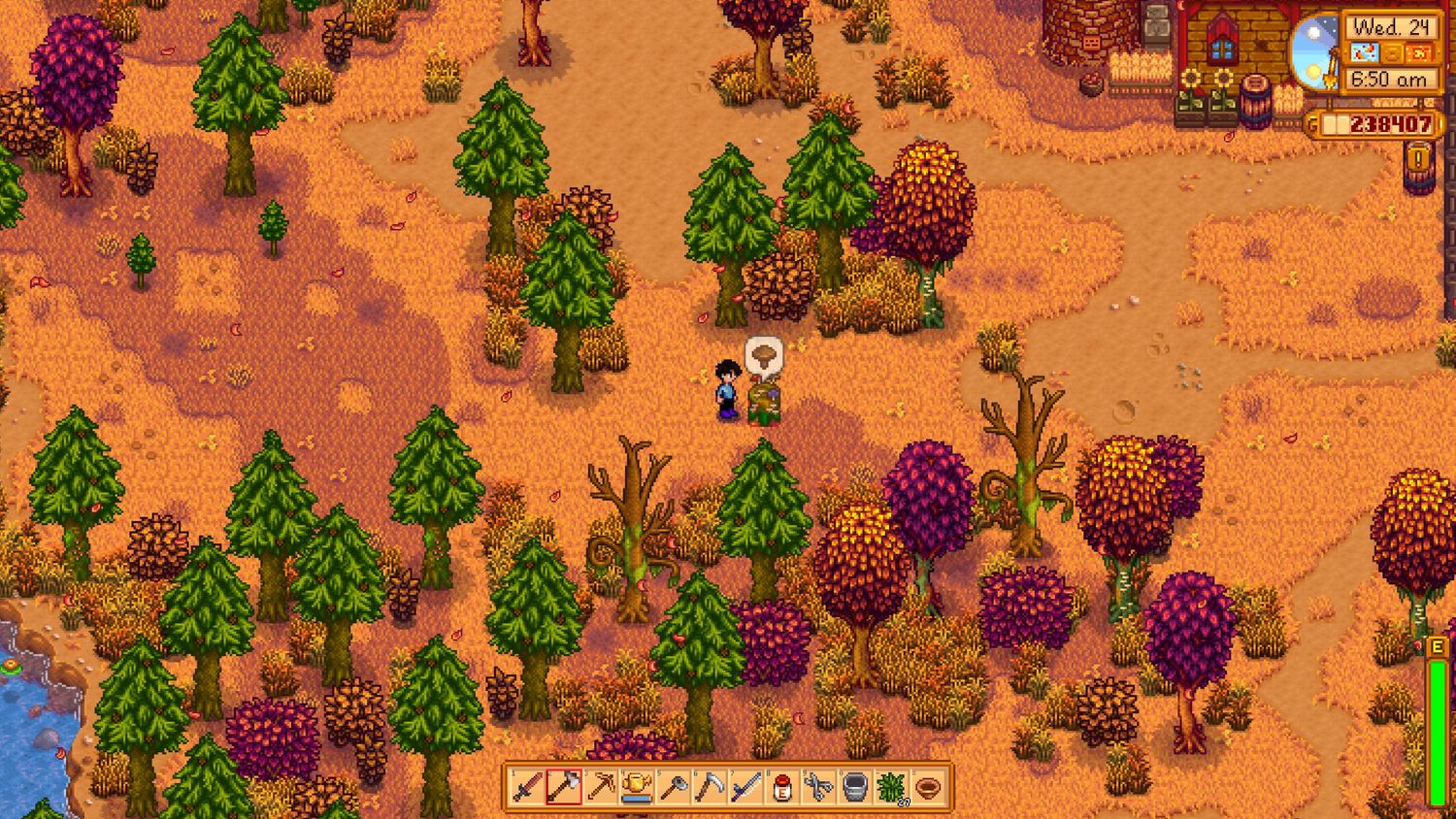Equip the milk pail

[855, 787]
